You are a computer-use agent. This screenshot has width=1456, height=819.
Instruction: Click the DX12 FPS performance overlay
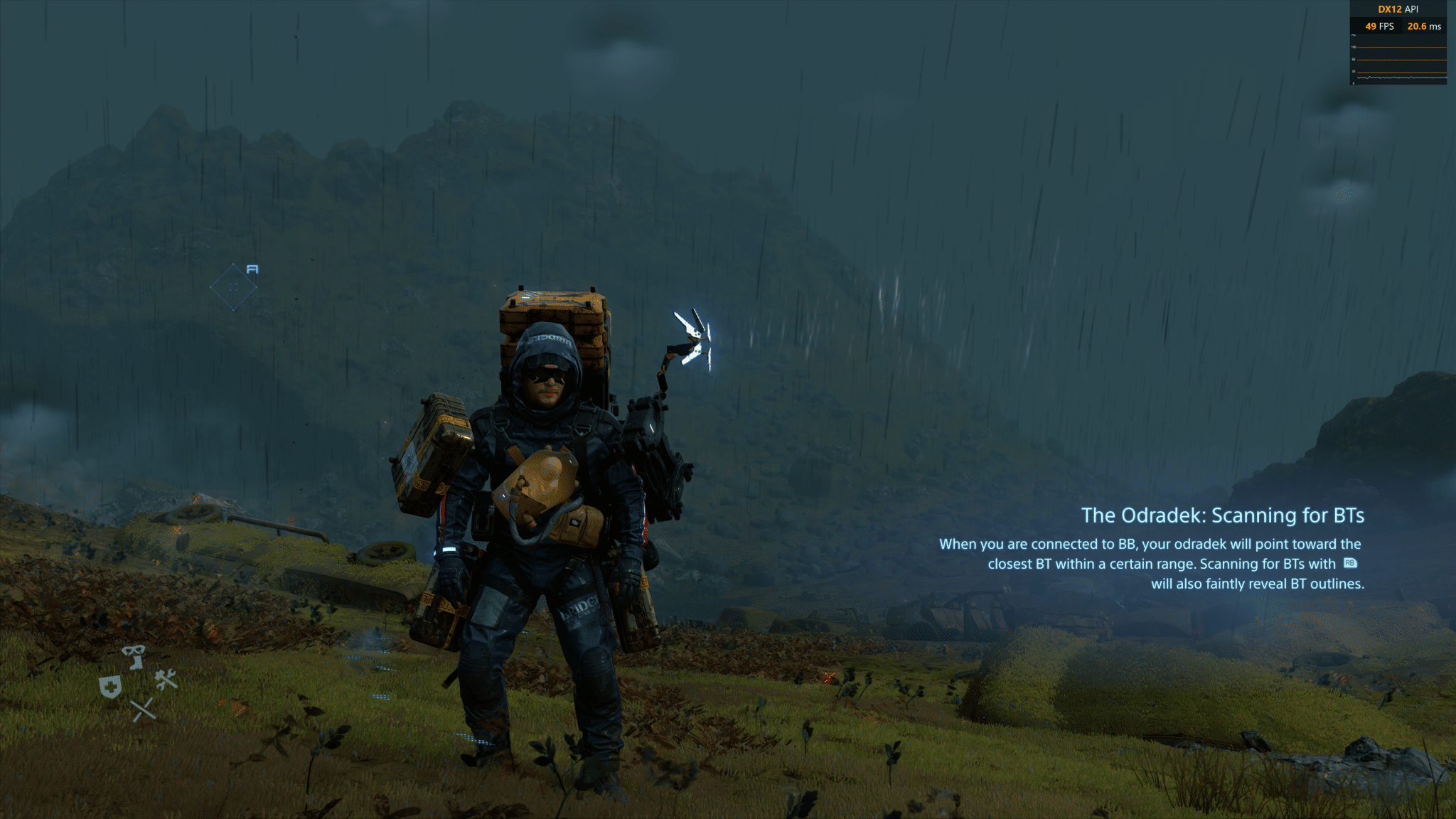pos(1398,43)
